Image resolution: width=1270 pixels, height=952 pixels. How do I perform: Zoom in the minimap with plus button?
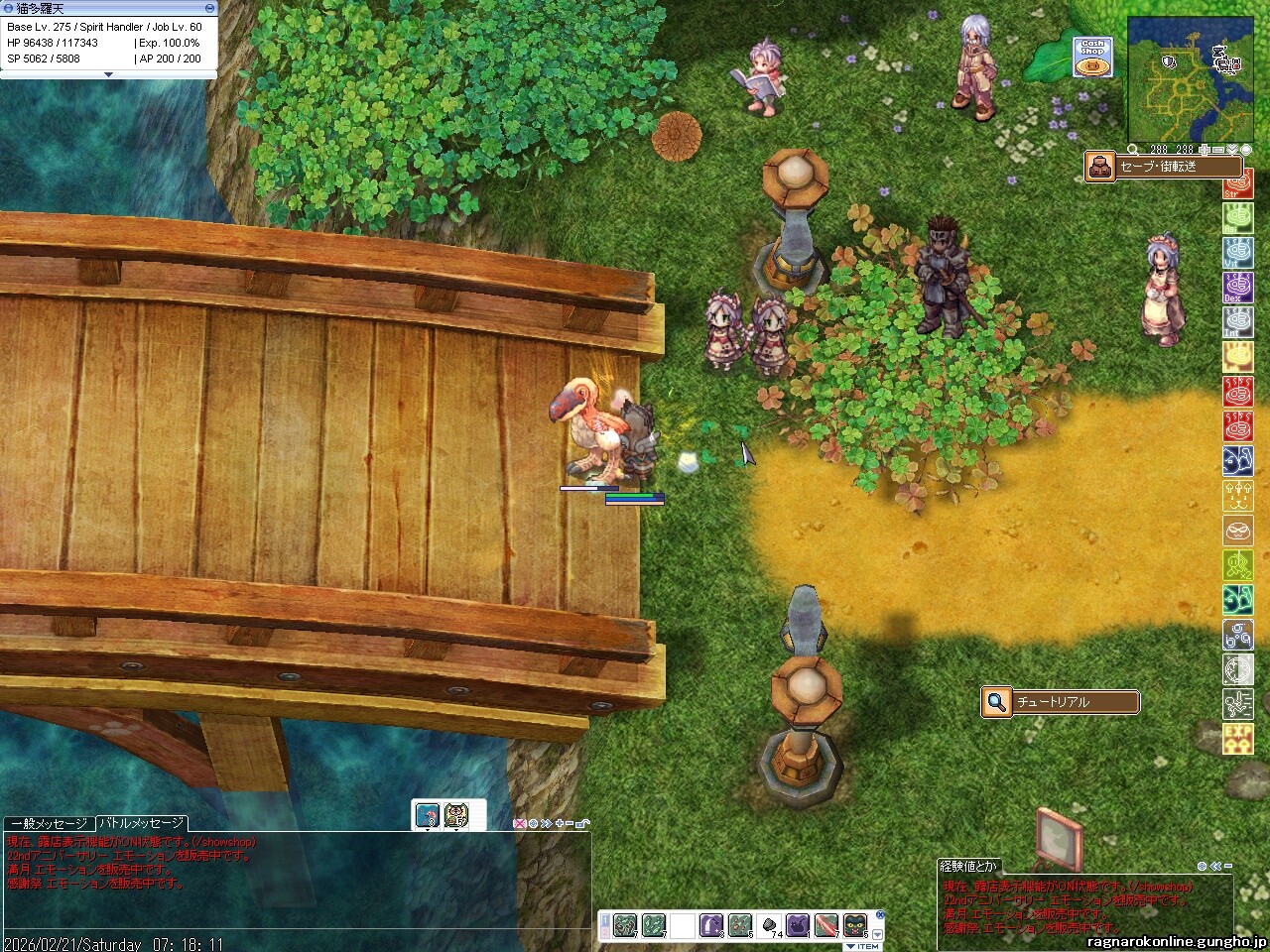1204,150
